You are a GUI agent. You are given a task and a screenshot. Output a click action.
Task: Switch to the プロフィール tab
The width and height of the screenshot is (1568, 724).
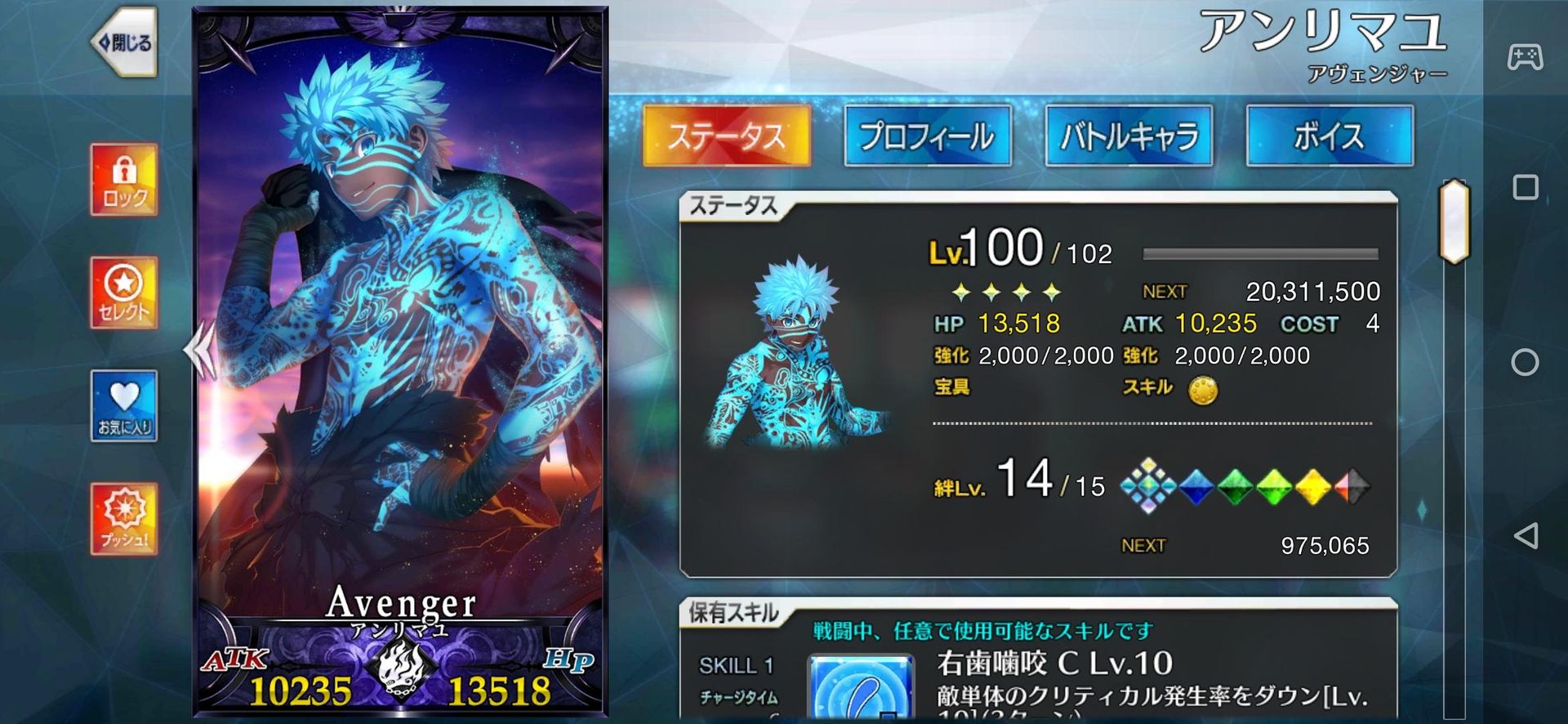[927, 136]
